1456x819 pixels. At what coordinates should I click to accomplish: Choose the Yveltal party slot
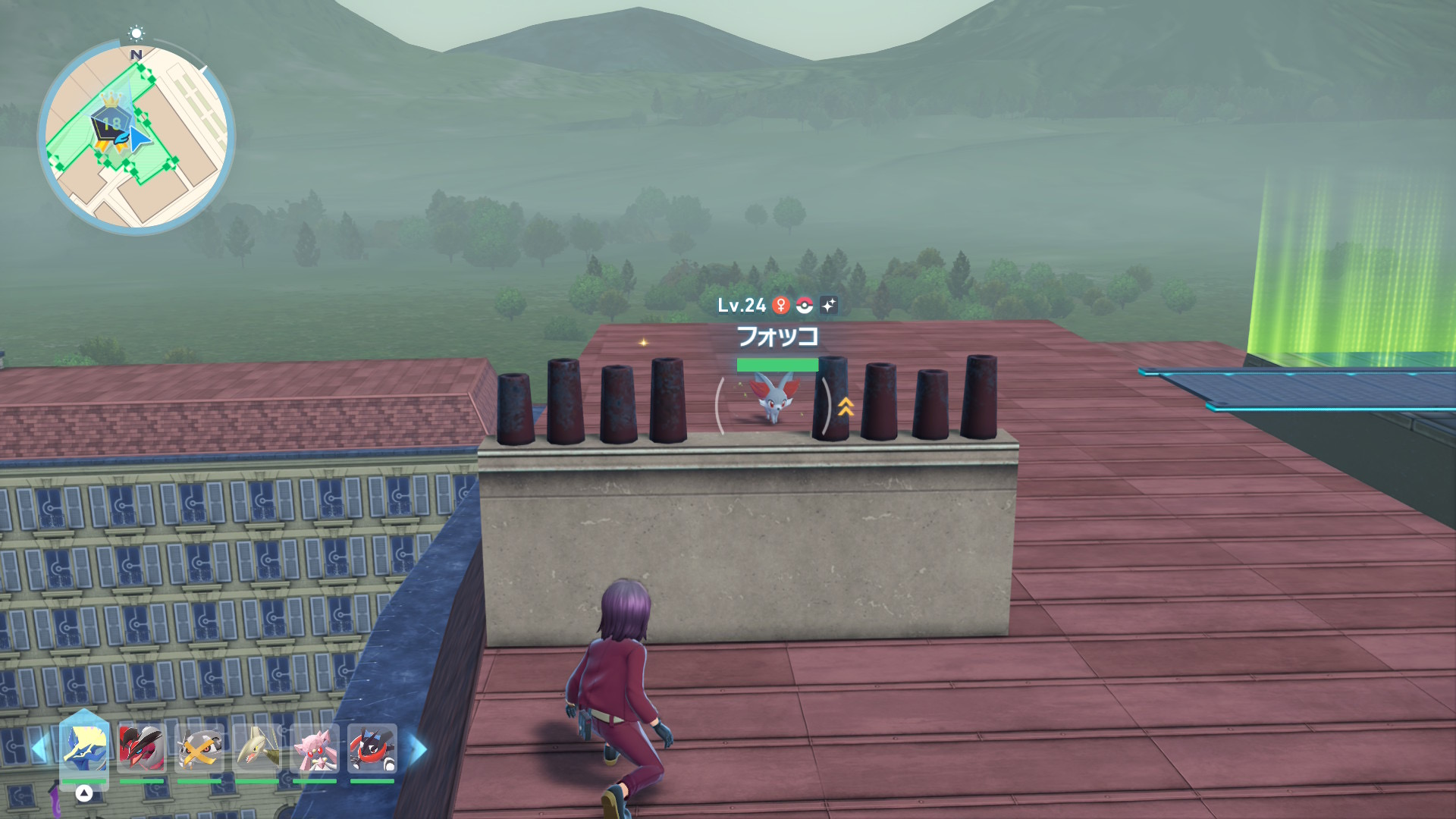(142, 748)
